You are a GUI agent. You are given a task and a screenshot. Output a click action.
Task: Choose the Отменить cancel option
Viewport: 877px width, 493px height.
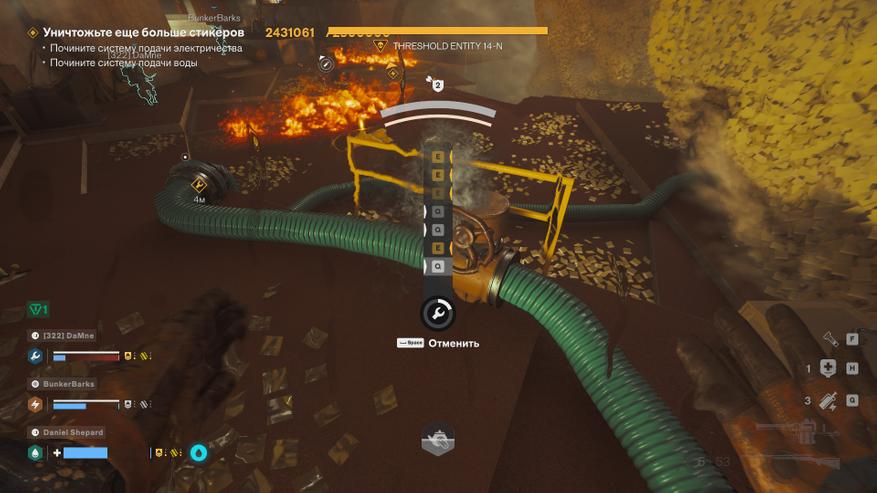453,343
